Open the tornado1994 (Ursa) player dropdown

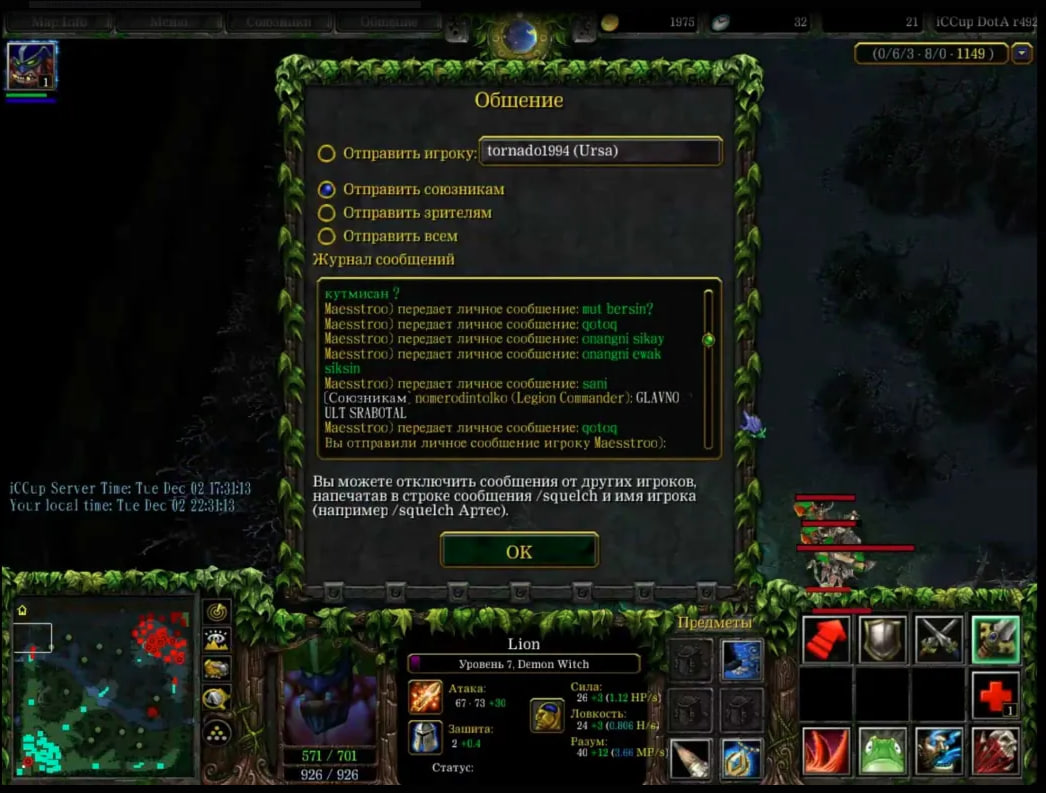tap(600, 151)
